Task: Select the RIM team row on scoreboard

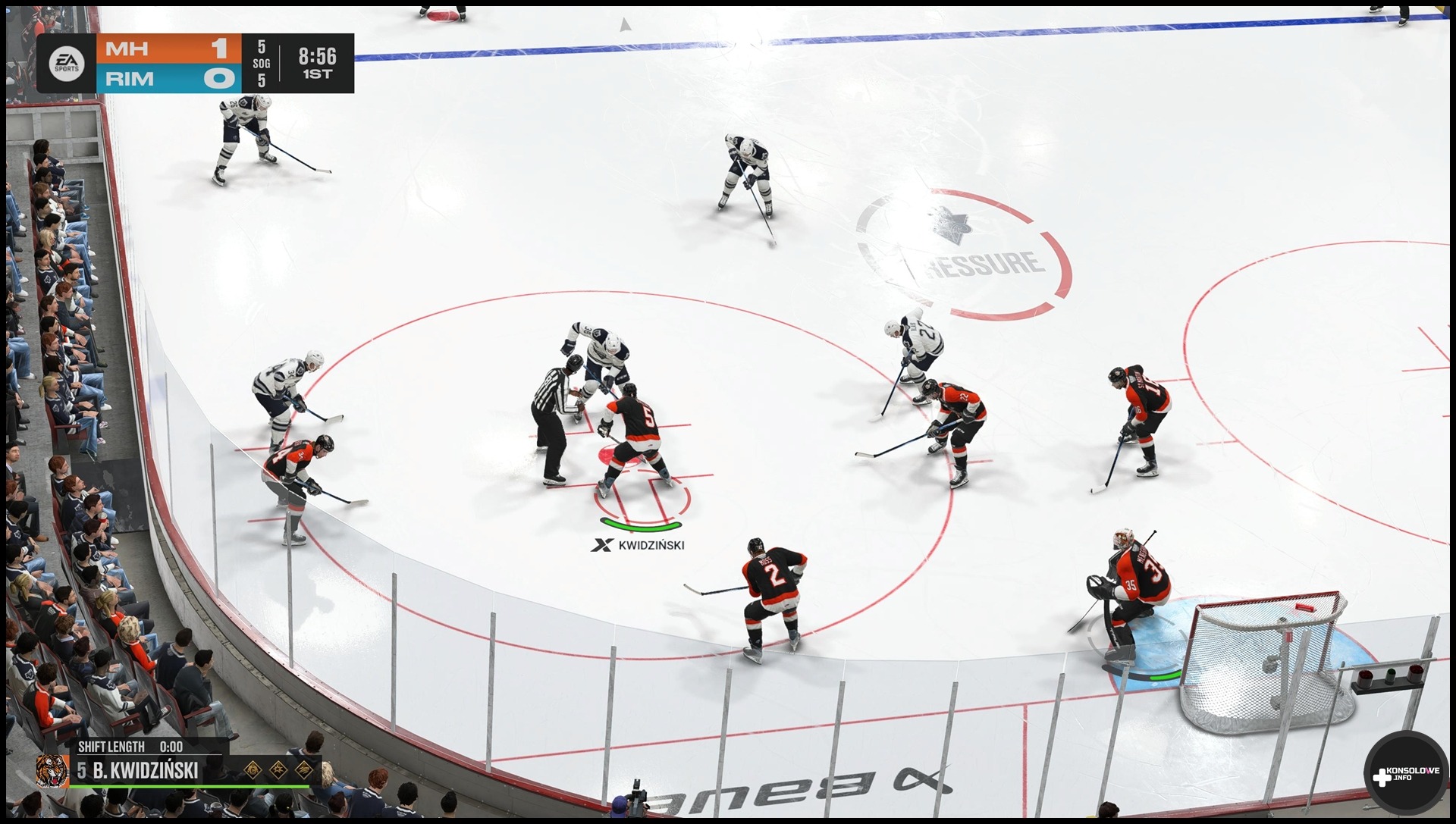Action: tap(168, 79)
